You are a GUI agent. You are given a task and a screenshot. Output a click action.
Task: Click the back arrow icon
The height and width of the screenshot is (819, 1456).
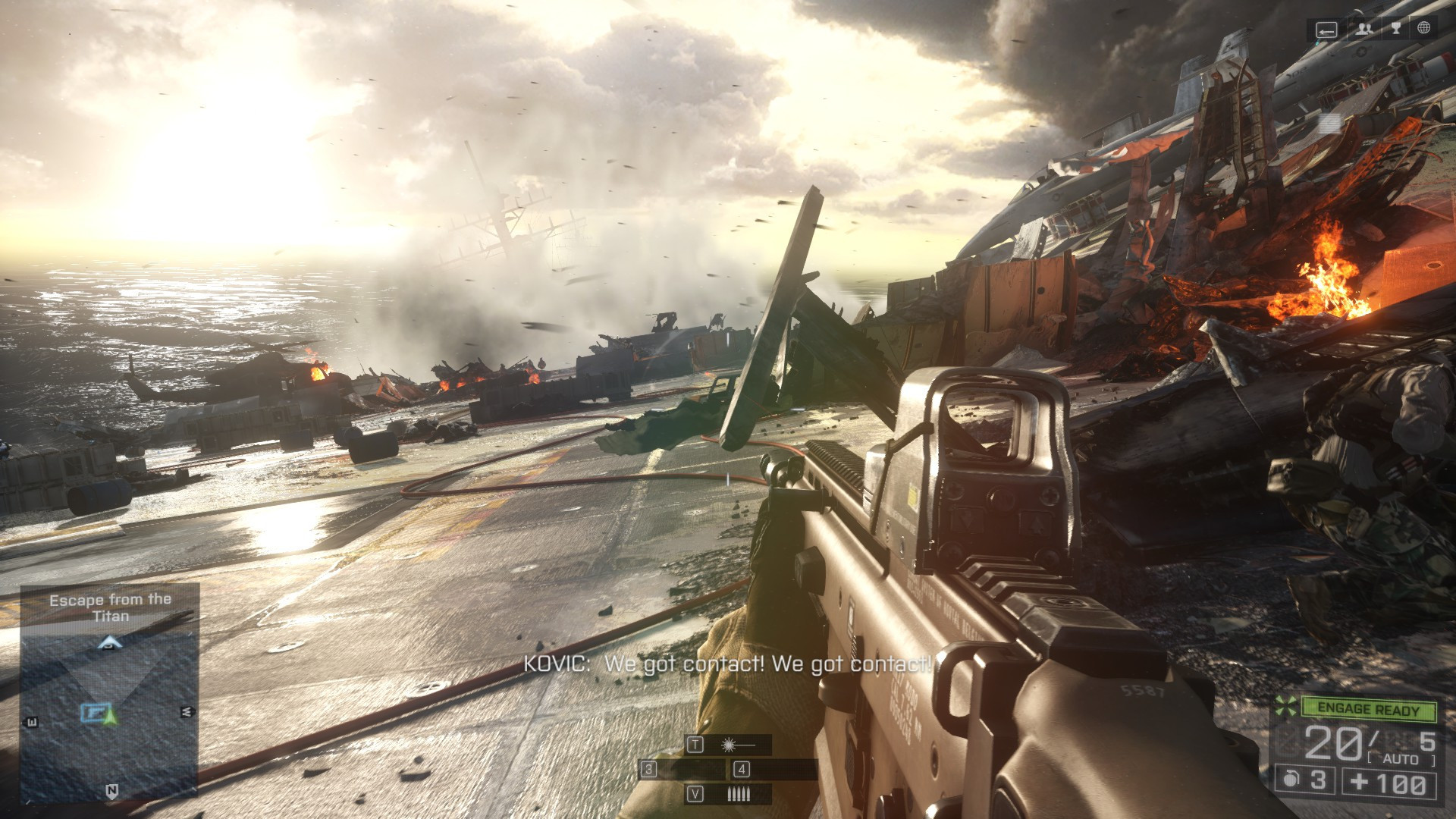point(1326,30)
